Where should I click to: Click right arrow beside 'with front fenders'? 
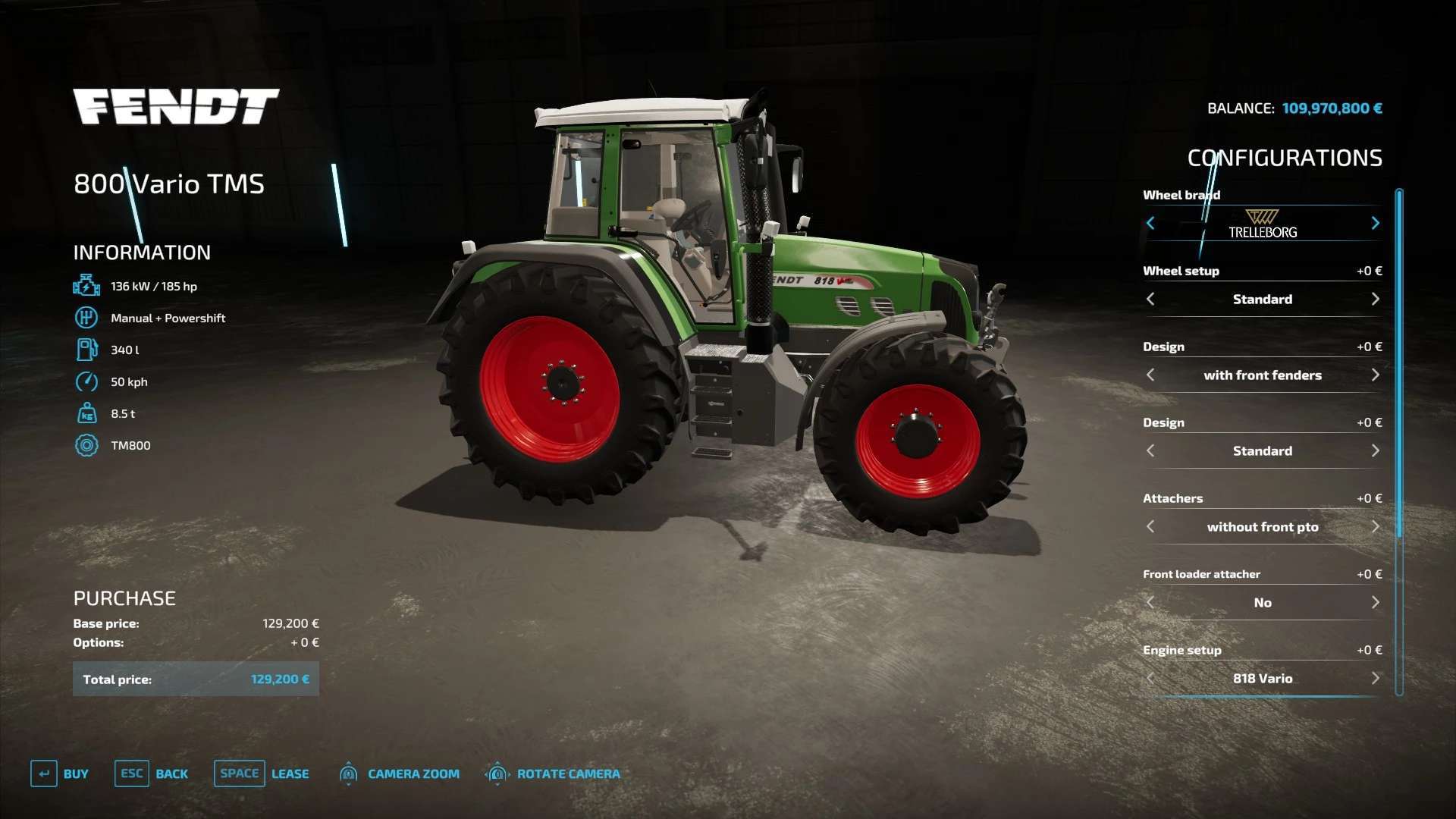pos(1375,375)
